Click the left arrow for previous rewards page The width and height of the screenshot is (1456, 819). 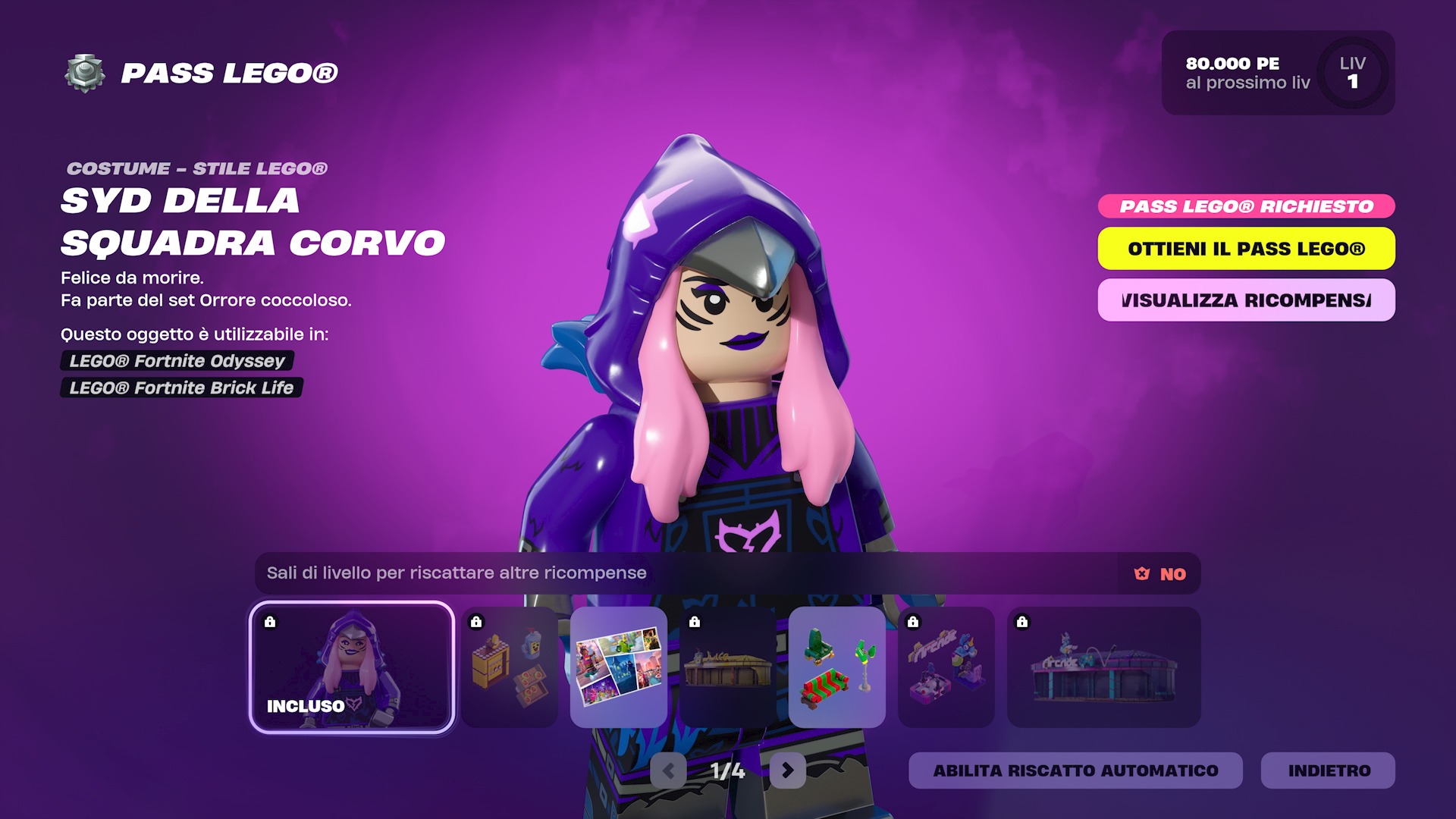[668, 771]
